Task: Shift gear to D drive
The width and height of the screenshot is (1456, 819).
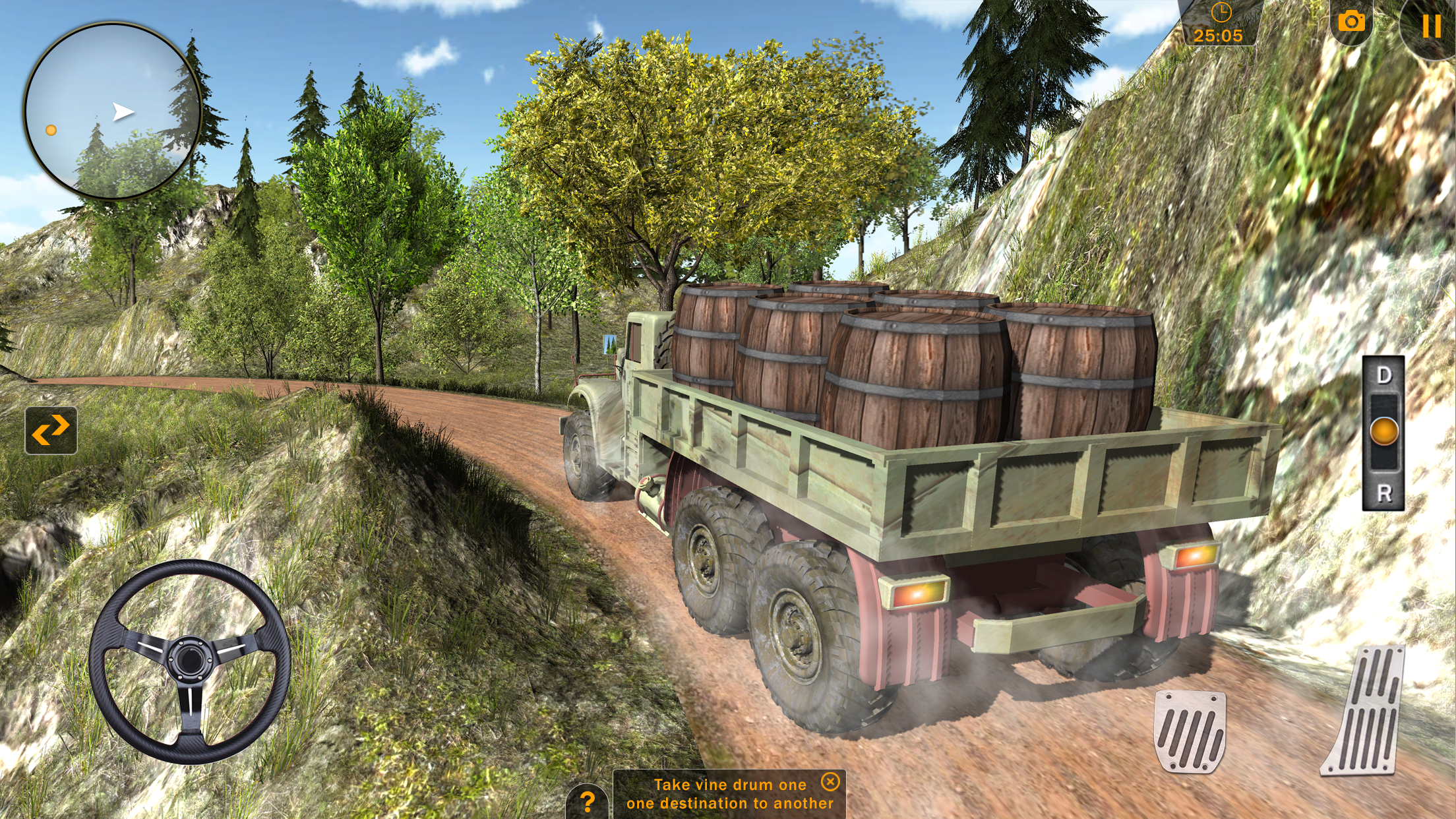Action: (1383, 376)
